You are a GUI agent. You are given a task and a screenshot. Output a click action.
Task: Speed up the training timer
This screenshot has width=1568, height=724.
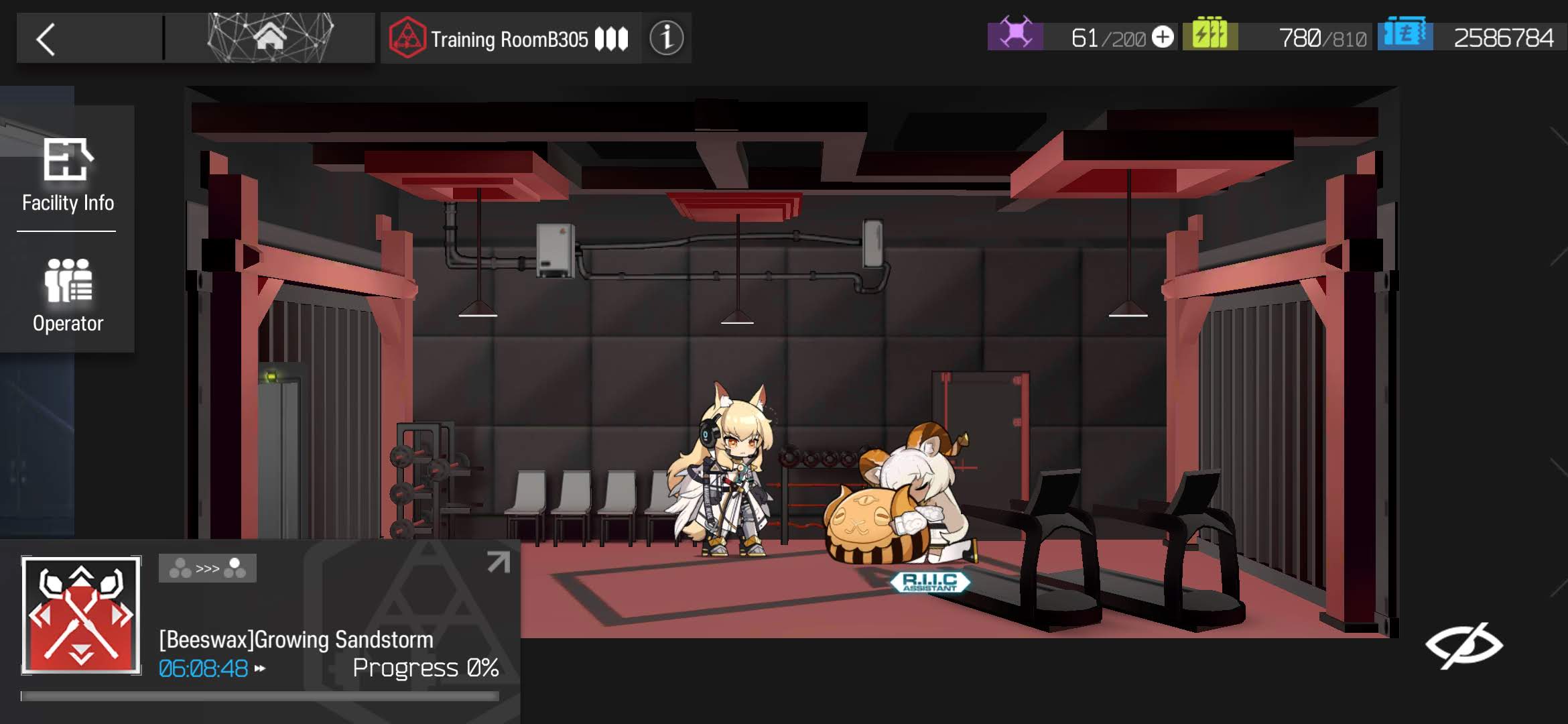pyautogui.click(x=260, y=668)
